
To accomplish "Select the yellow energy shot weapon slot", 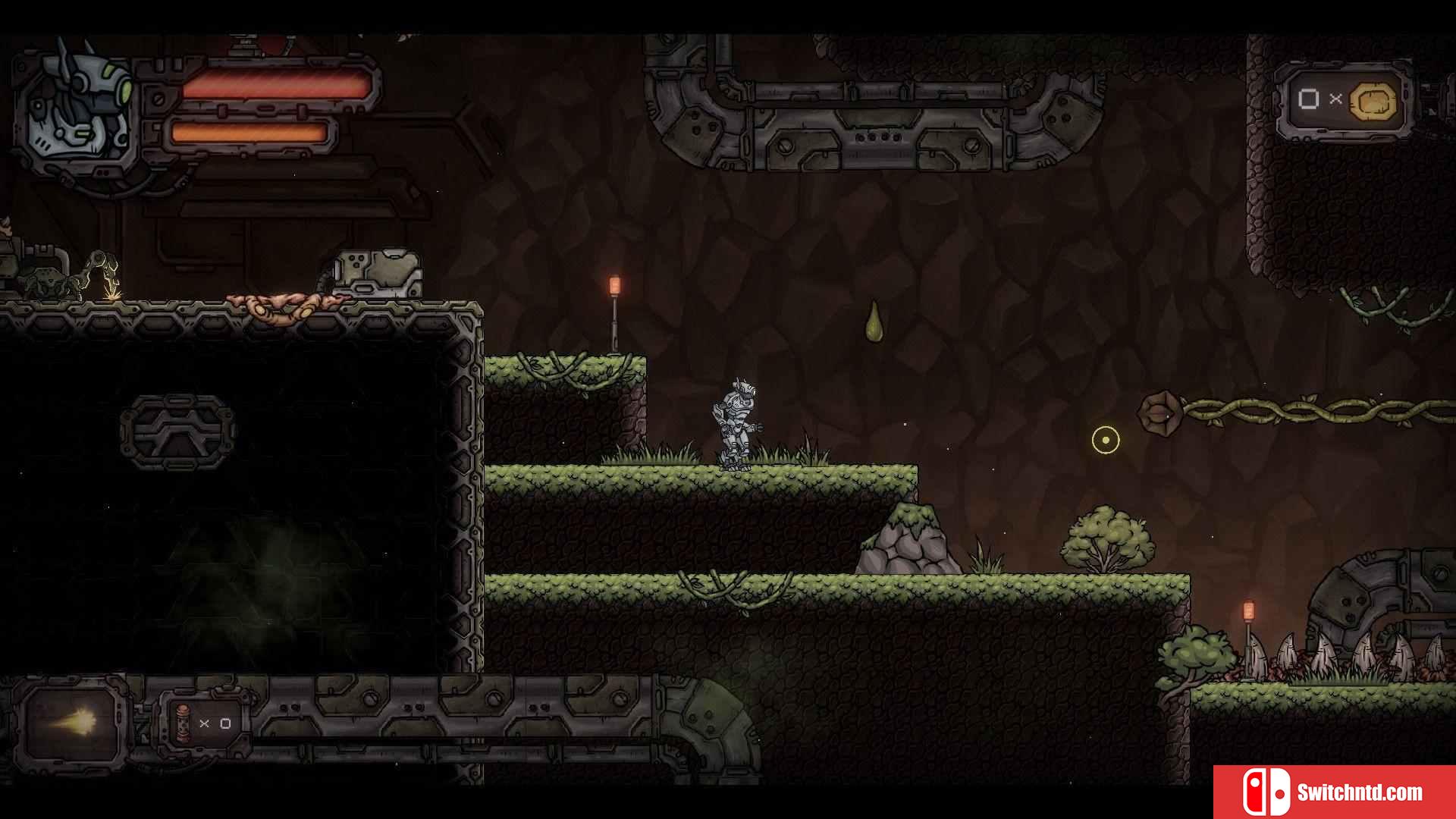I will 72,721.
